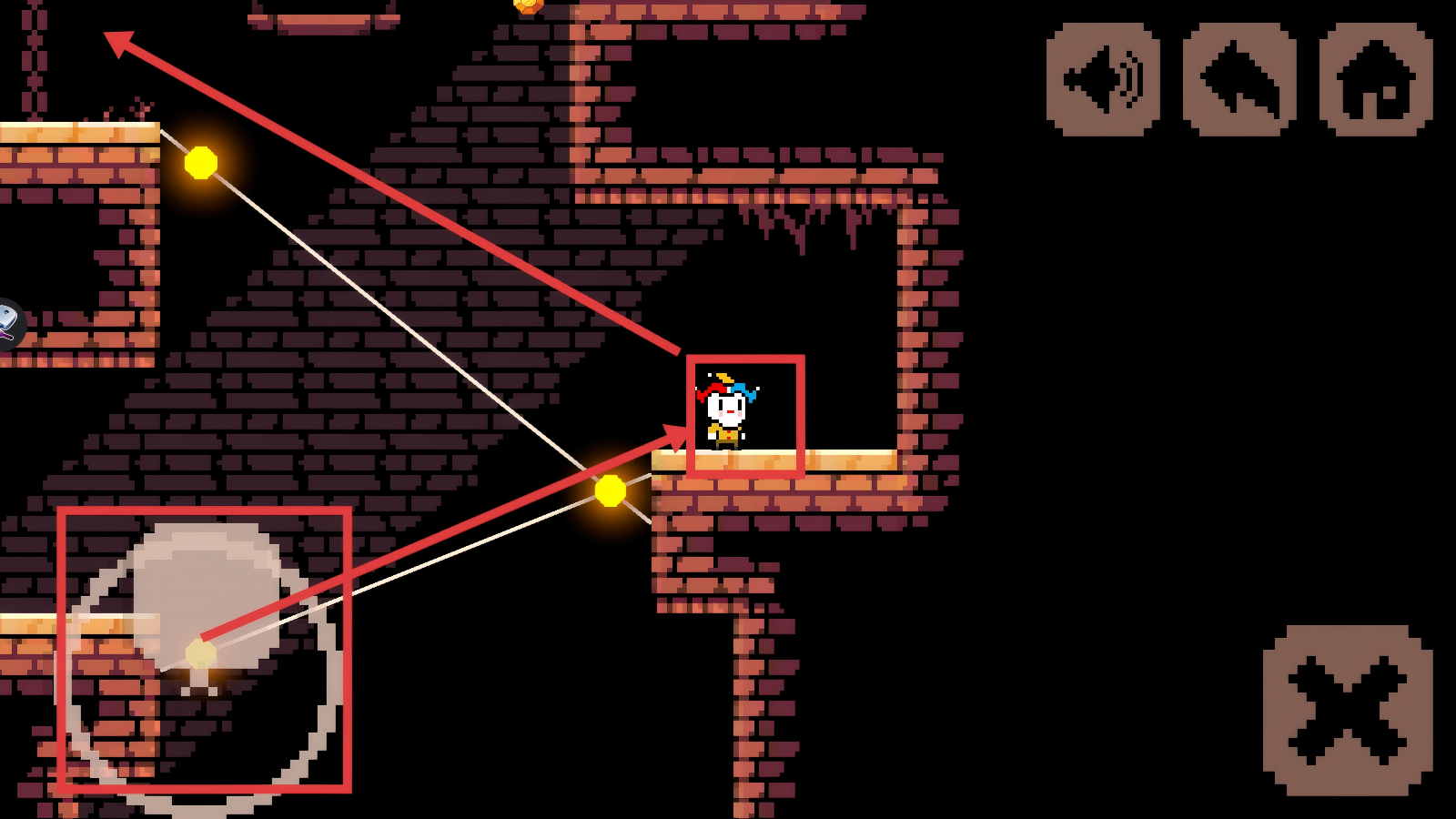
Task: Tap the curved back arrow button
Action: tap(1239, 80)
